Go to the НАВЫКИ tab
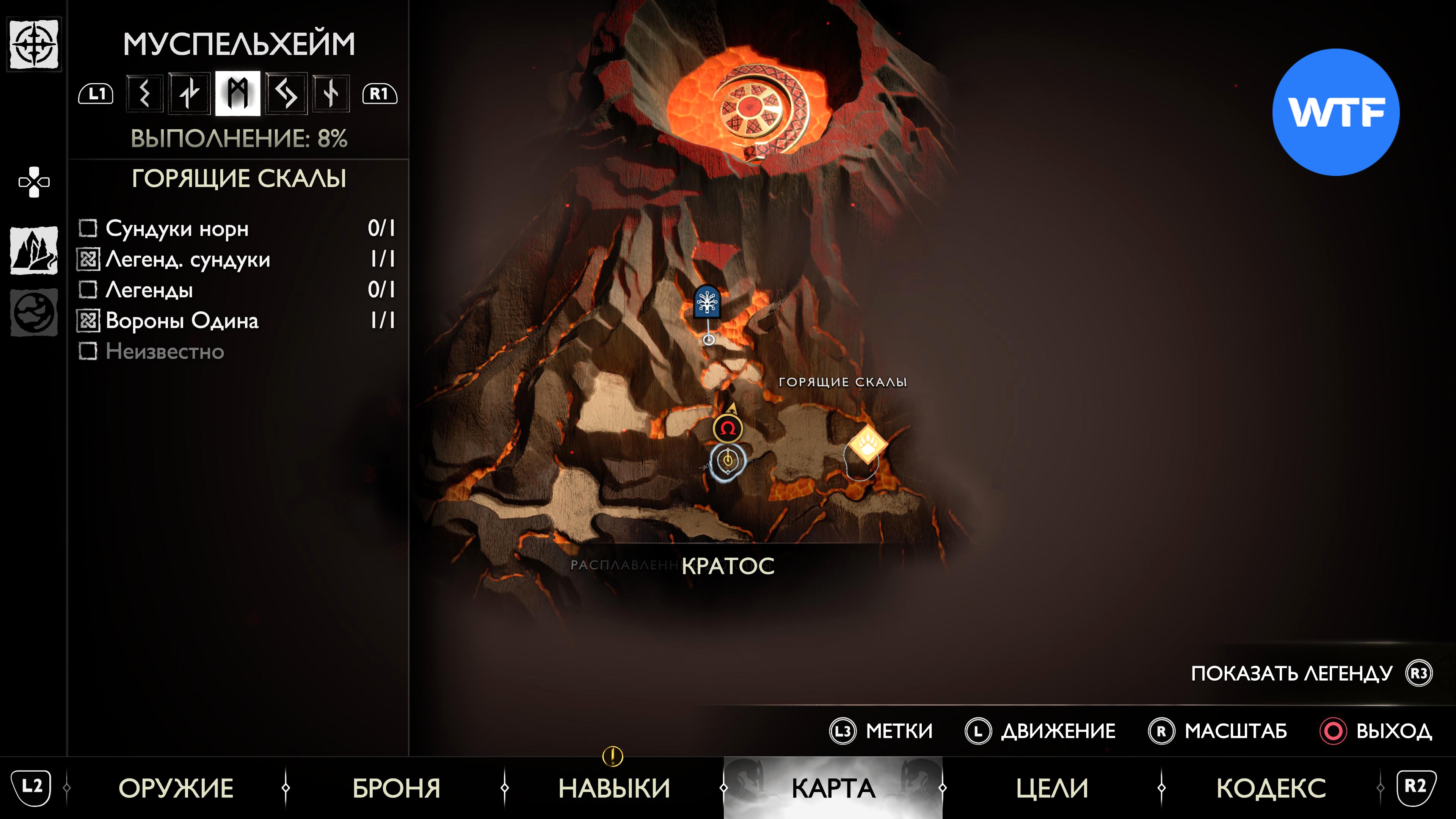The image size is (1456, 819). (614, 788)
